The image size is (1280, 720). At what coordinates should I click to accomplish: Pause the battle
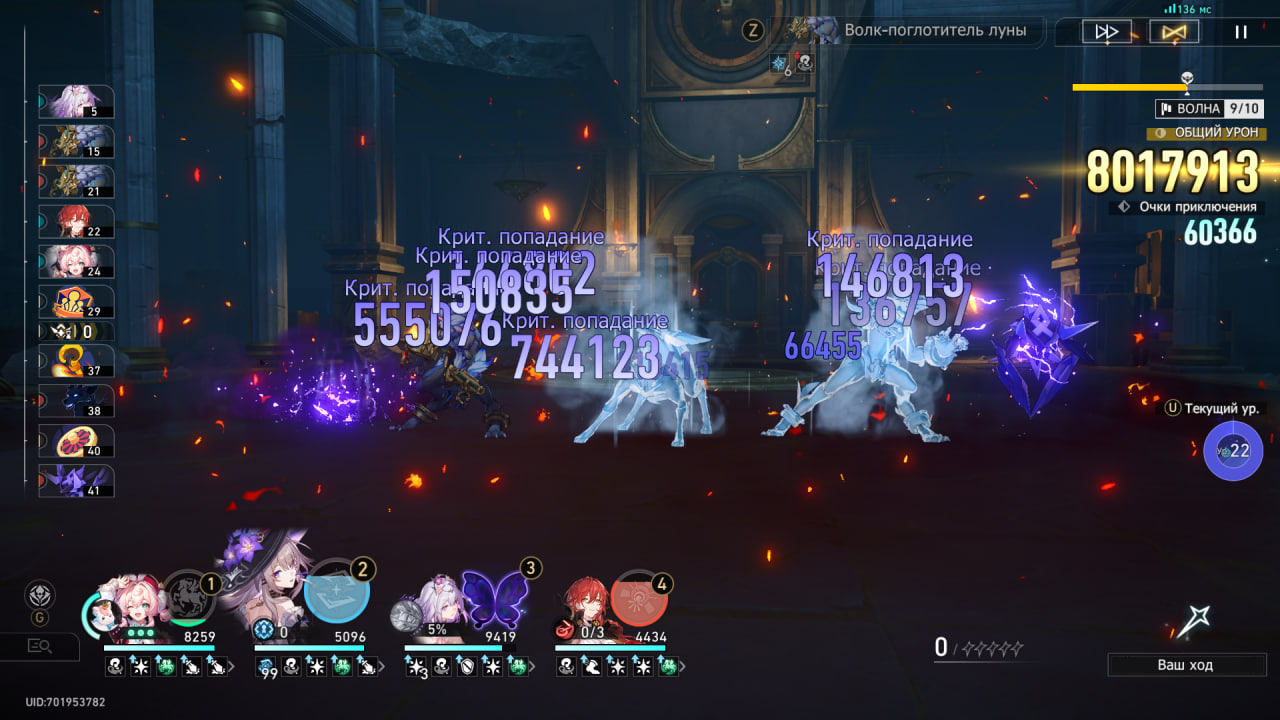[1241, 32]
